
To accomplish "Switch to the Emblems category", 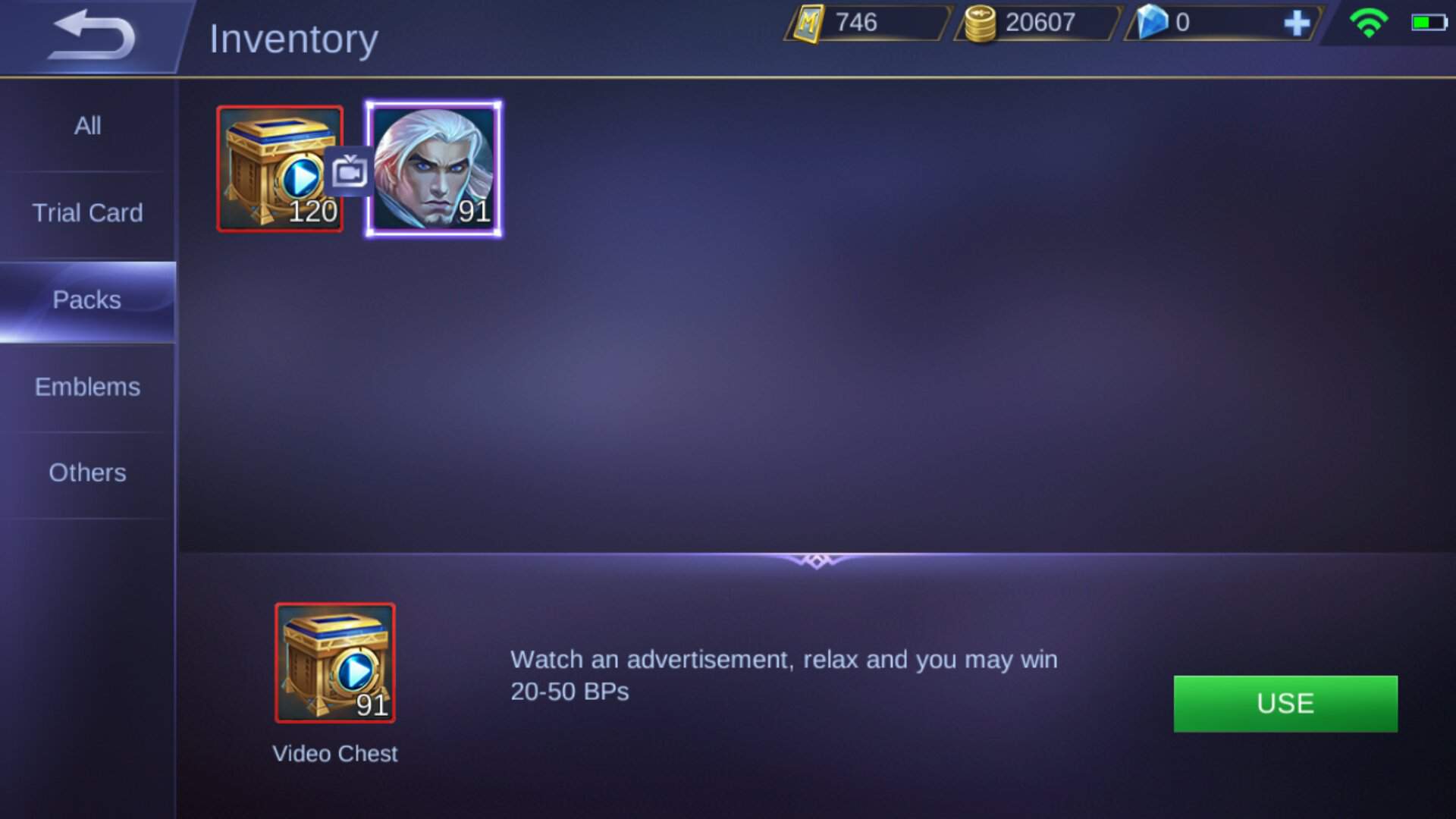I will click(87, 387).
